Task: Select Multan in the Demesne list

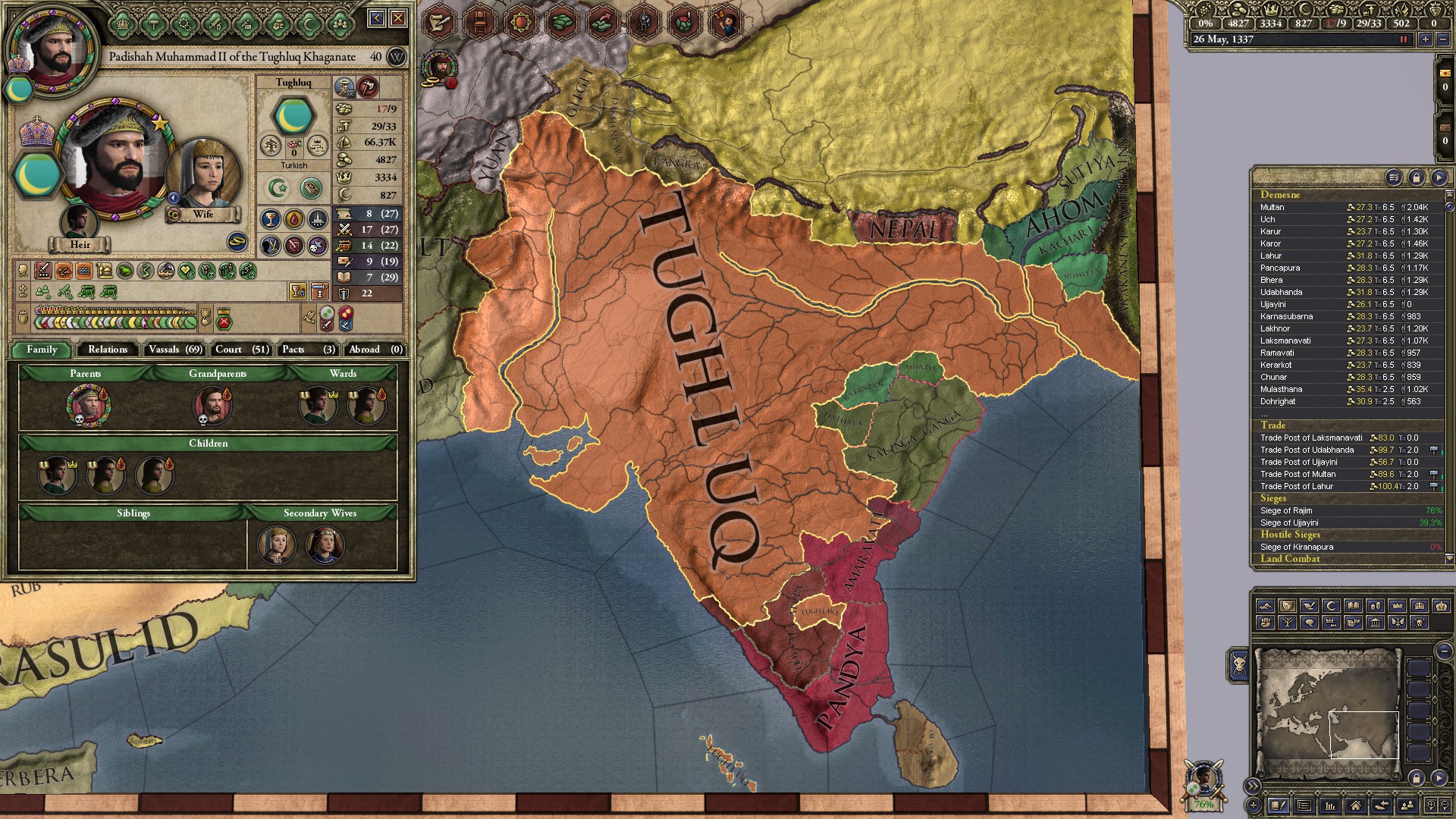Action: 1271,206
